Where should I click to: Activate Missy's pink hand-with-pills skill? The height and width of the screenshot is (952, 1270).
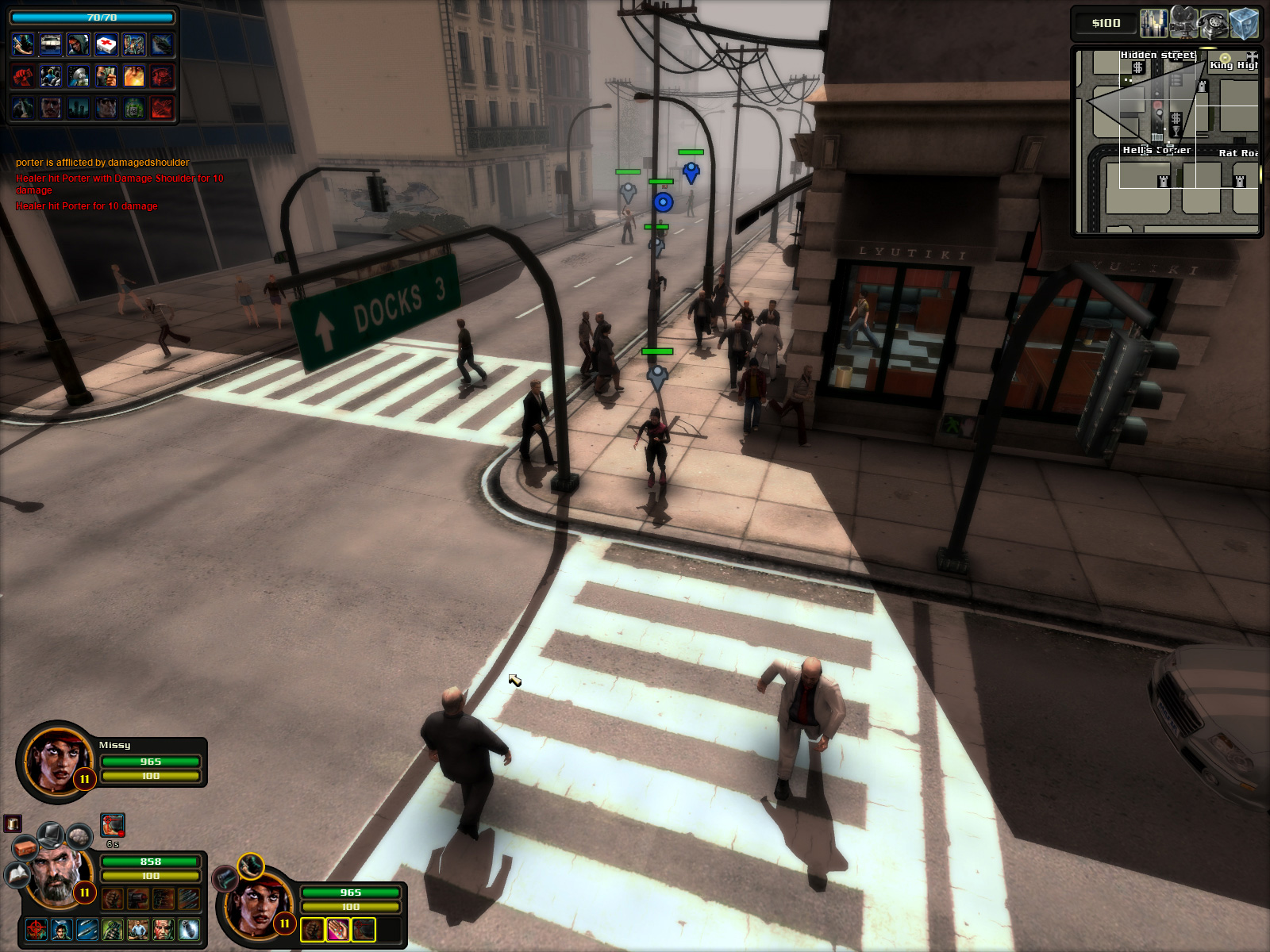(338, 929)
